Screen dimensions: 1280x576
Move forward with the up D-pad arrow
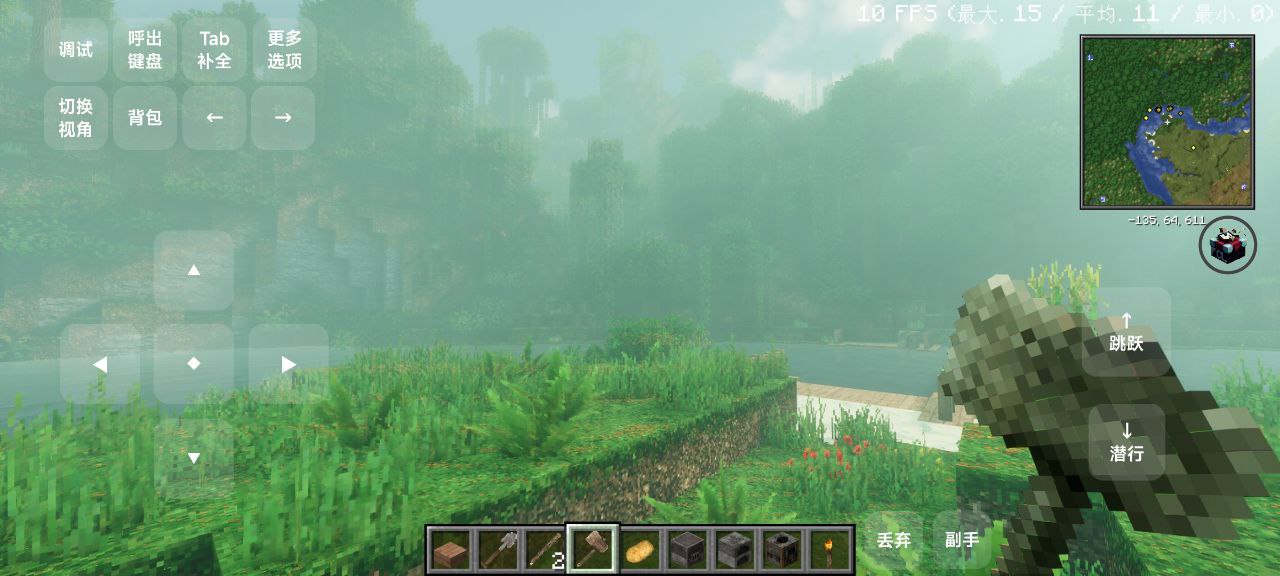tap(194, 270)
